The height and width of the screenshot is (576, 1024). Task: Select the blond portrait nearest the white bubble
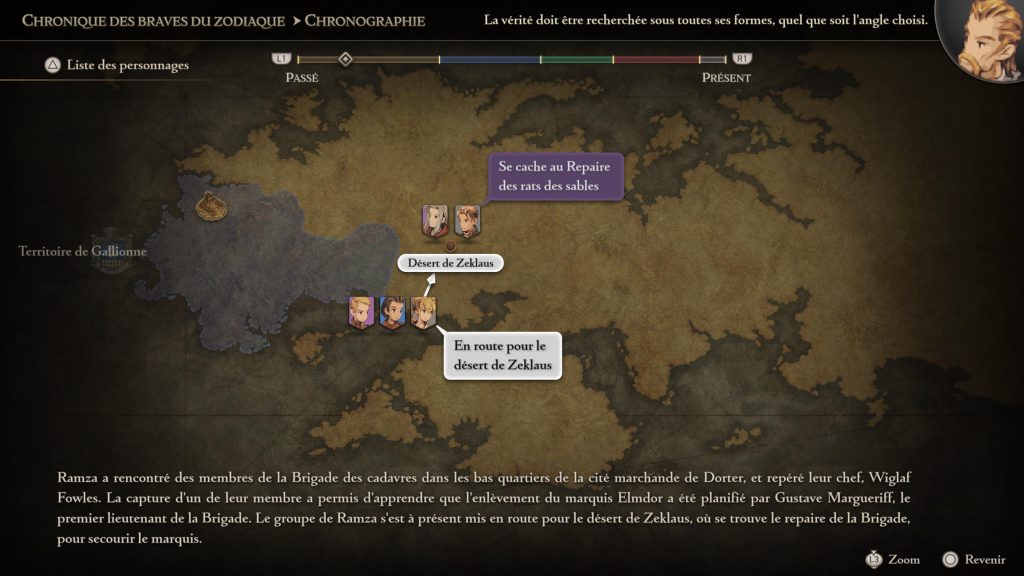click(423, 312)
